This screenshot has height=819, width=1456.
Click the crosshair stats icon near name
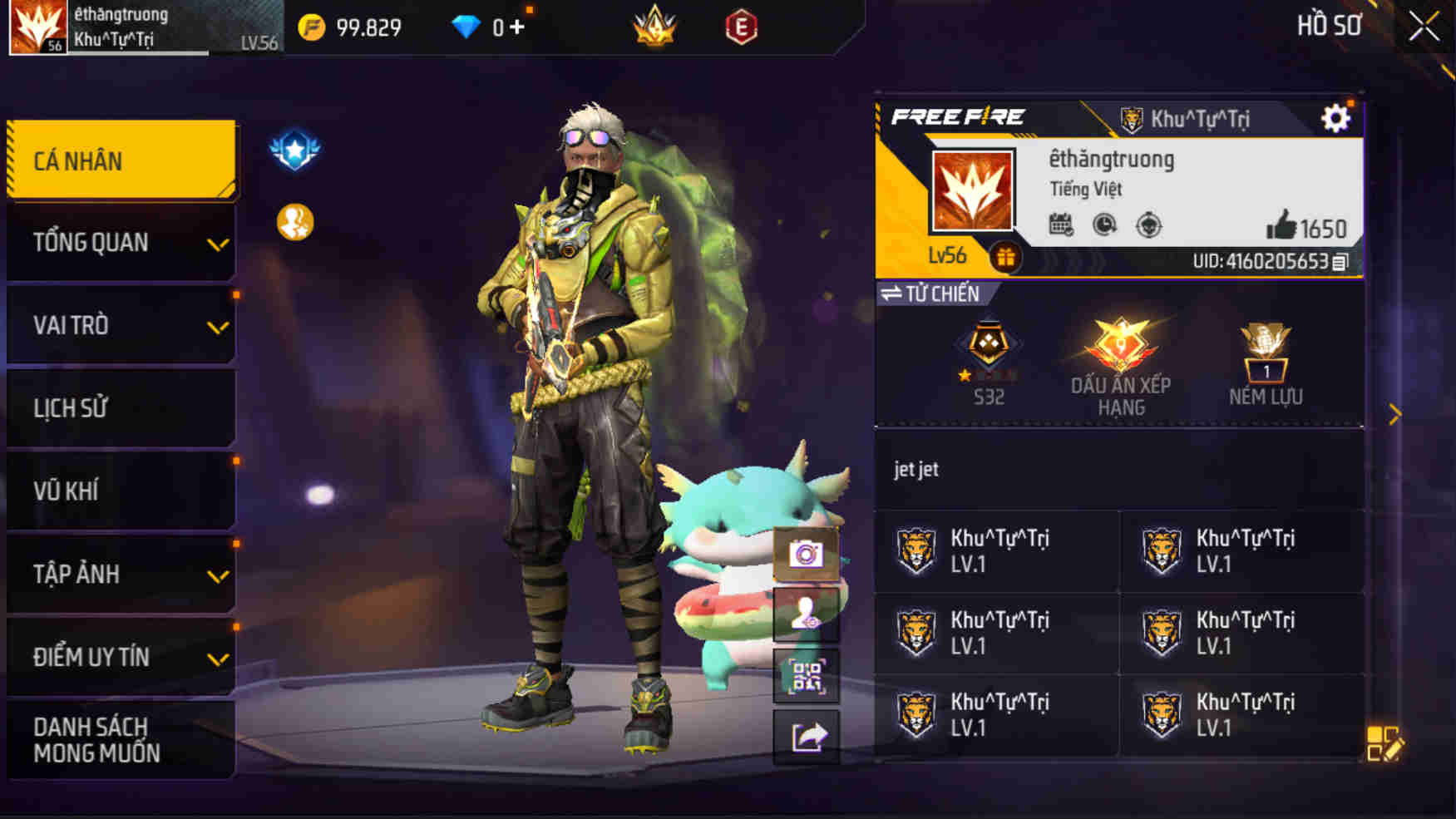pyautogui.click(x=1149, y=224)
